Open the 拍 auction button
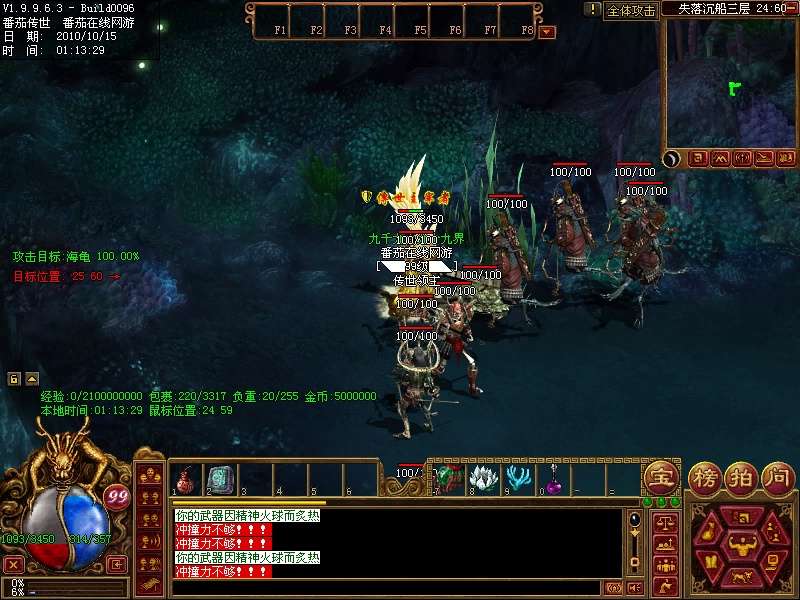This screenshot has width=800, height=600. pyautogui.click(x=742, y=476)
